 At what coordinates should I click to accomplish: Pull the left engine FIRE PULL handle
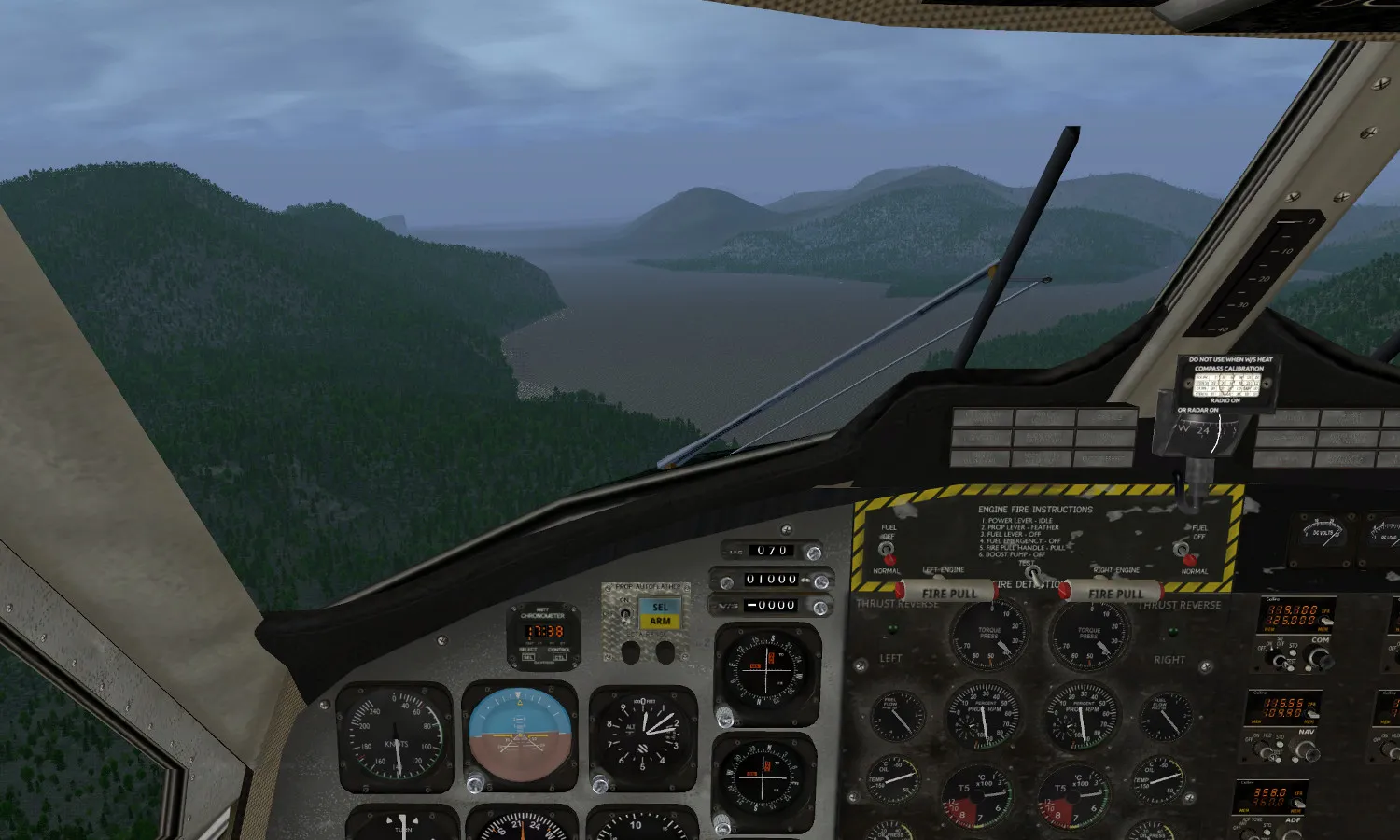click(x=948, y=593)
